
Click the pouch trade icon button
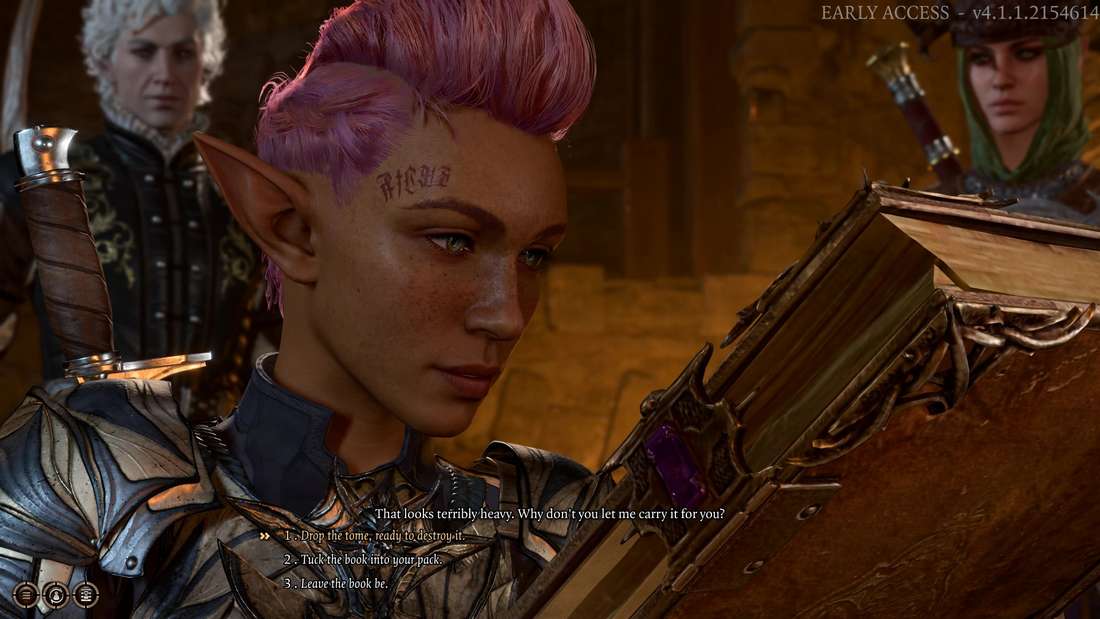point(56,595)
